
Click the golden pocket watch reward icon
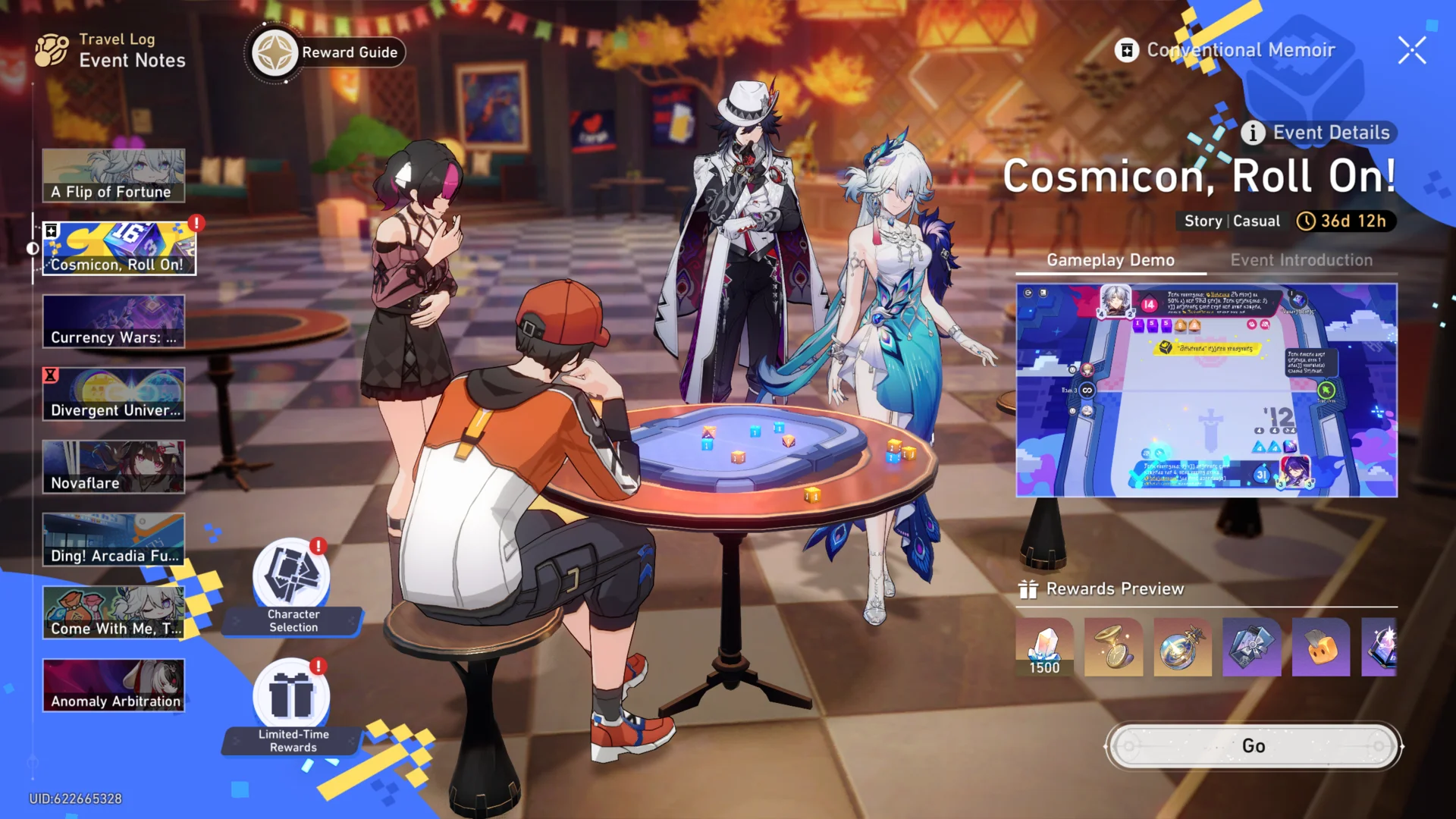click(1113, 648)
